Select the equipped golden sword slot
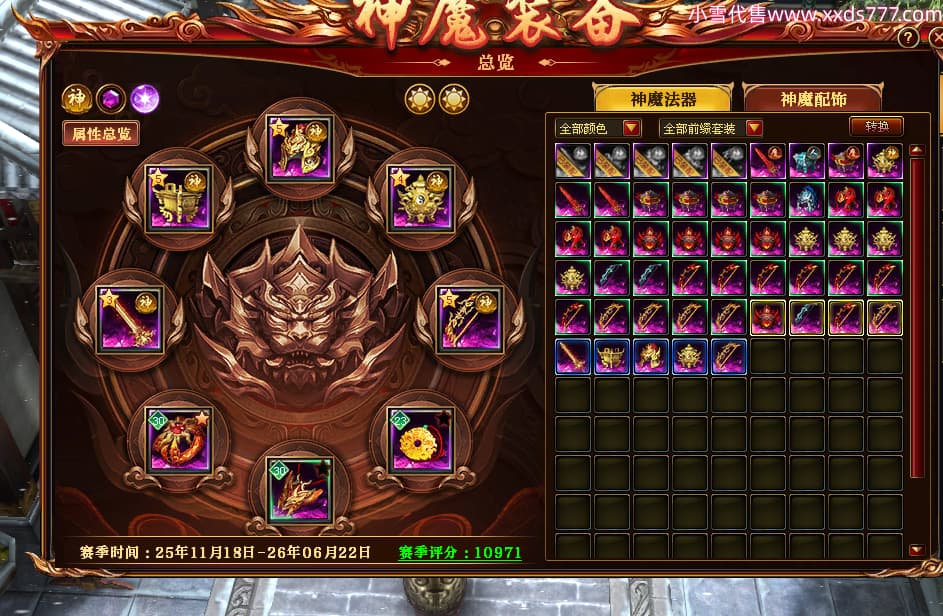This screenshot has height=616, width=943. coord(130,318)
